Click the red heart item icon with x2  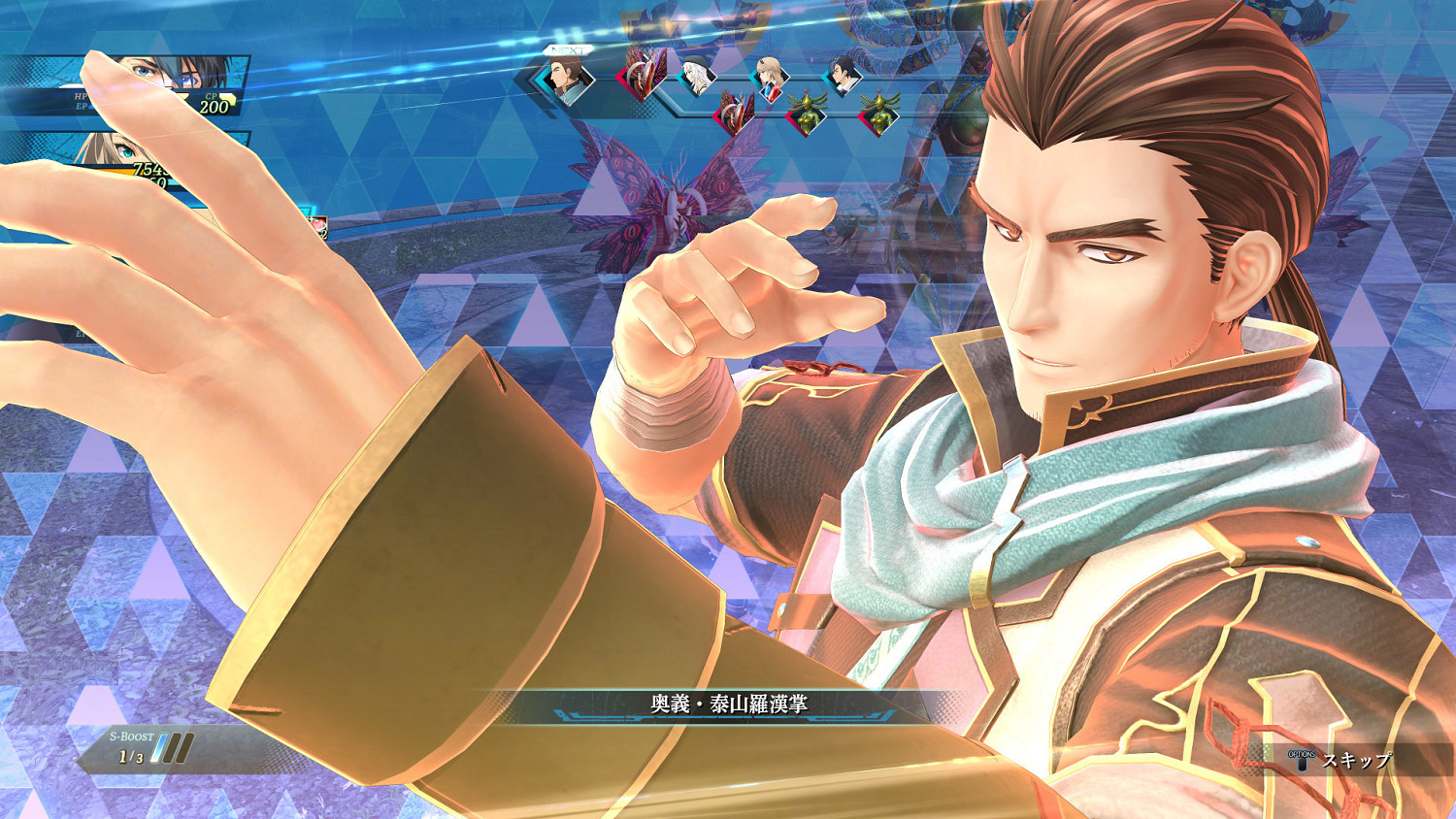[x=318, y=224]
